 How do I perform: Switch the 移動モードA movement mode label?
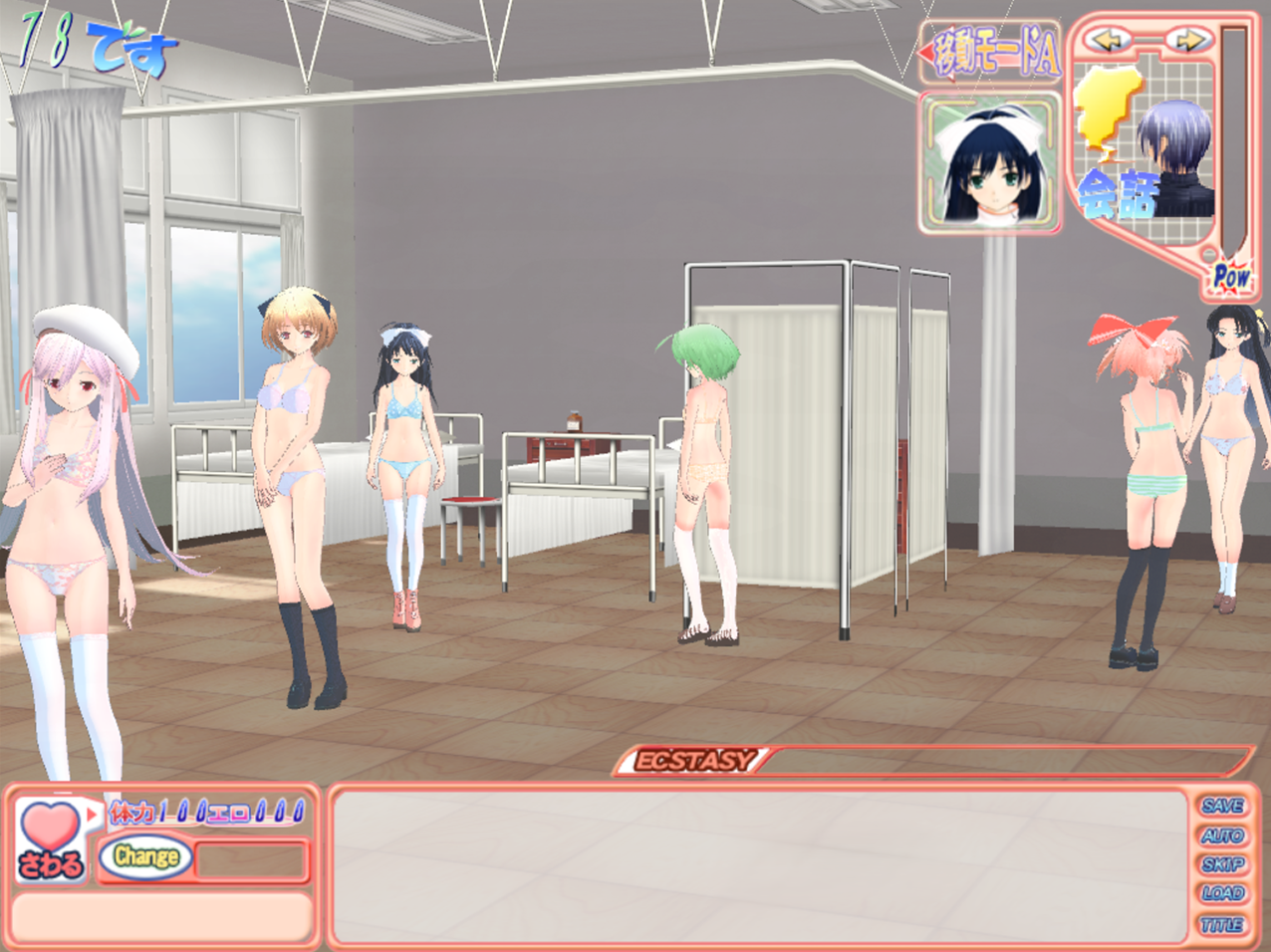click(x=991, y=56)
